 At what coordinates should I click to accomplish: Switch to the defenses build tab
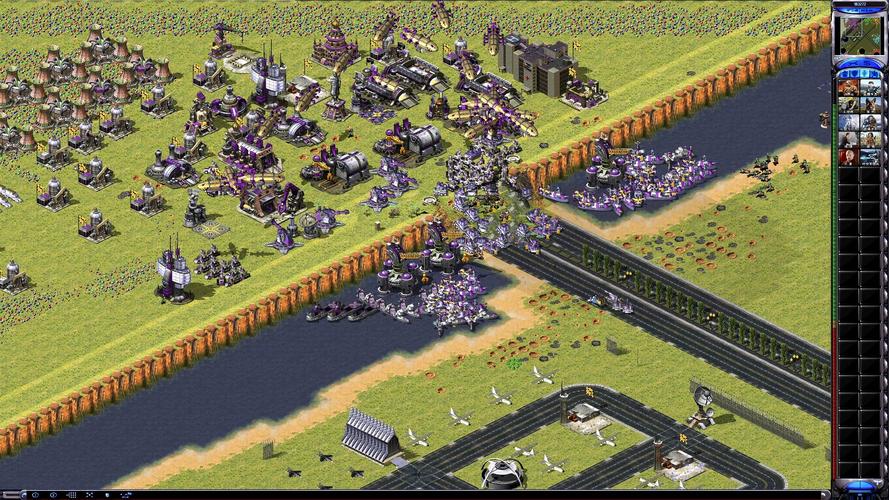(852, 74)
